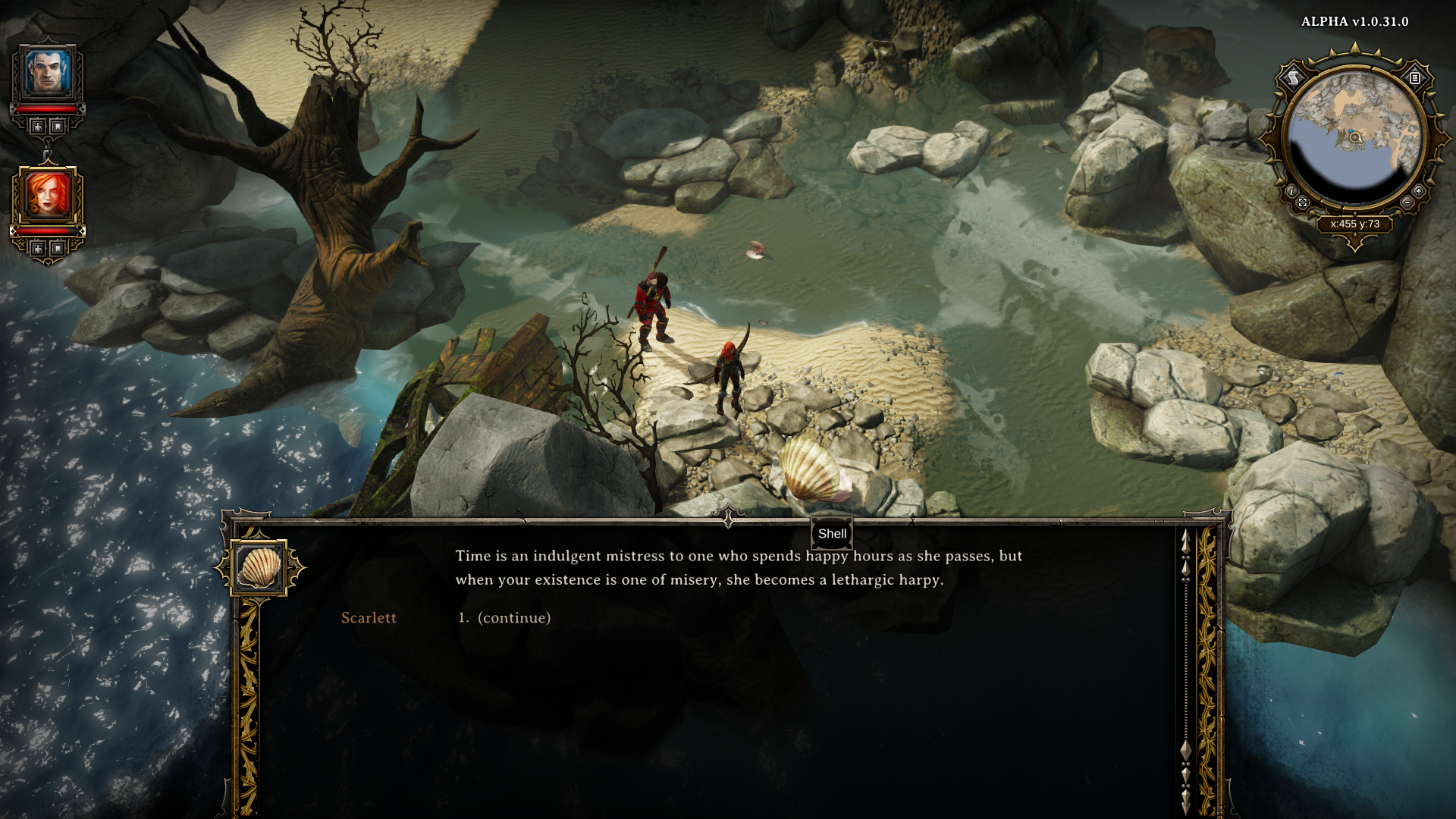1456x819 pixels.
Task: Zoom in the minimap with plus button
Action: click(x=1418, y=191)
